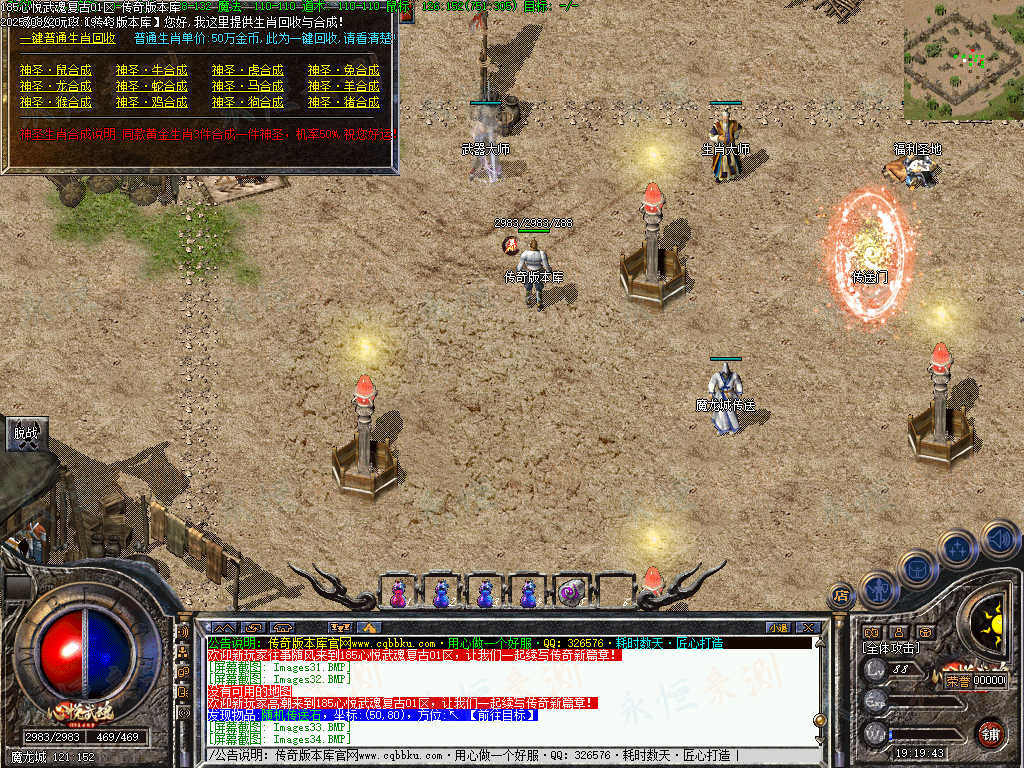Select 神圣·鸡合成 option
The image size is (1024, 768).
(152, 102)
